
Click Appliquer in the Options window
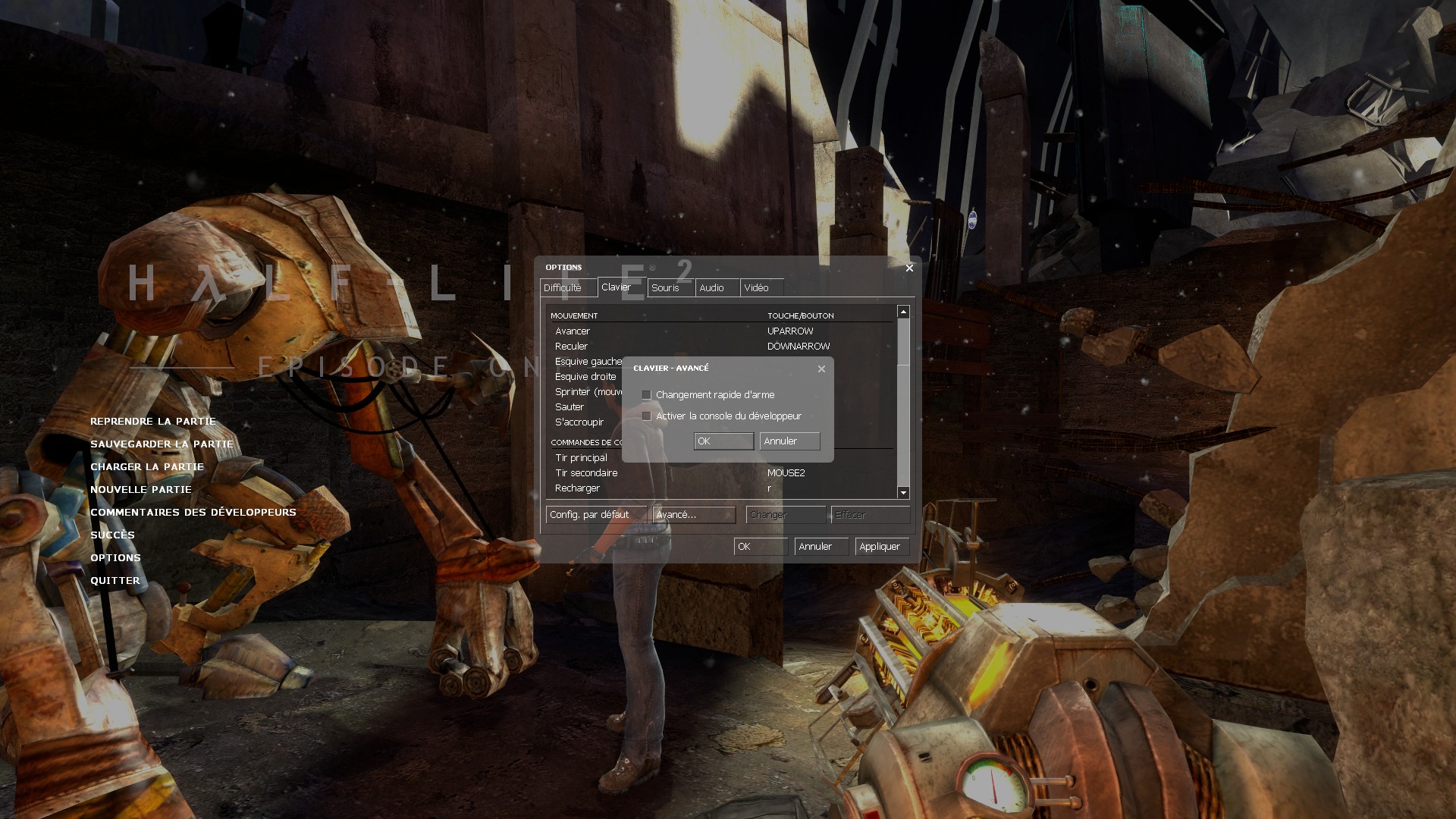[880, 547]
